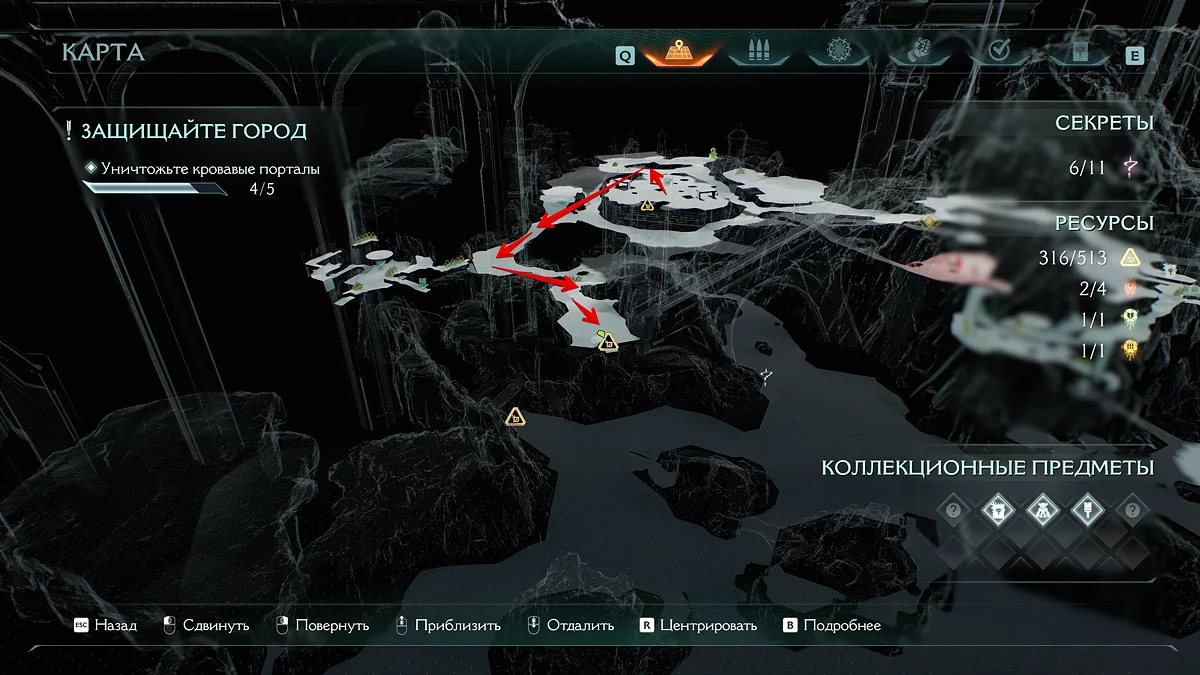
Task: Go back using the Назад button
Action: point(105,626)
